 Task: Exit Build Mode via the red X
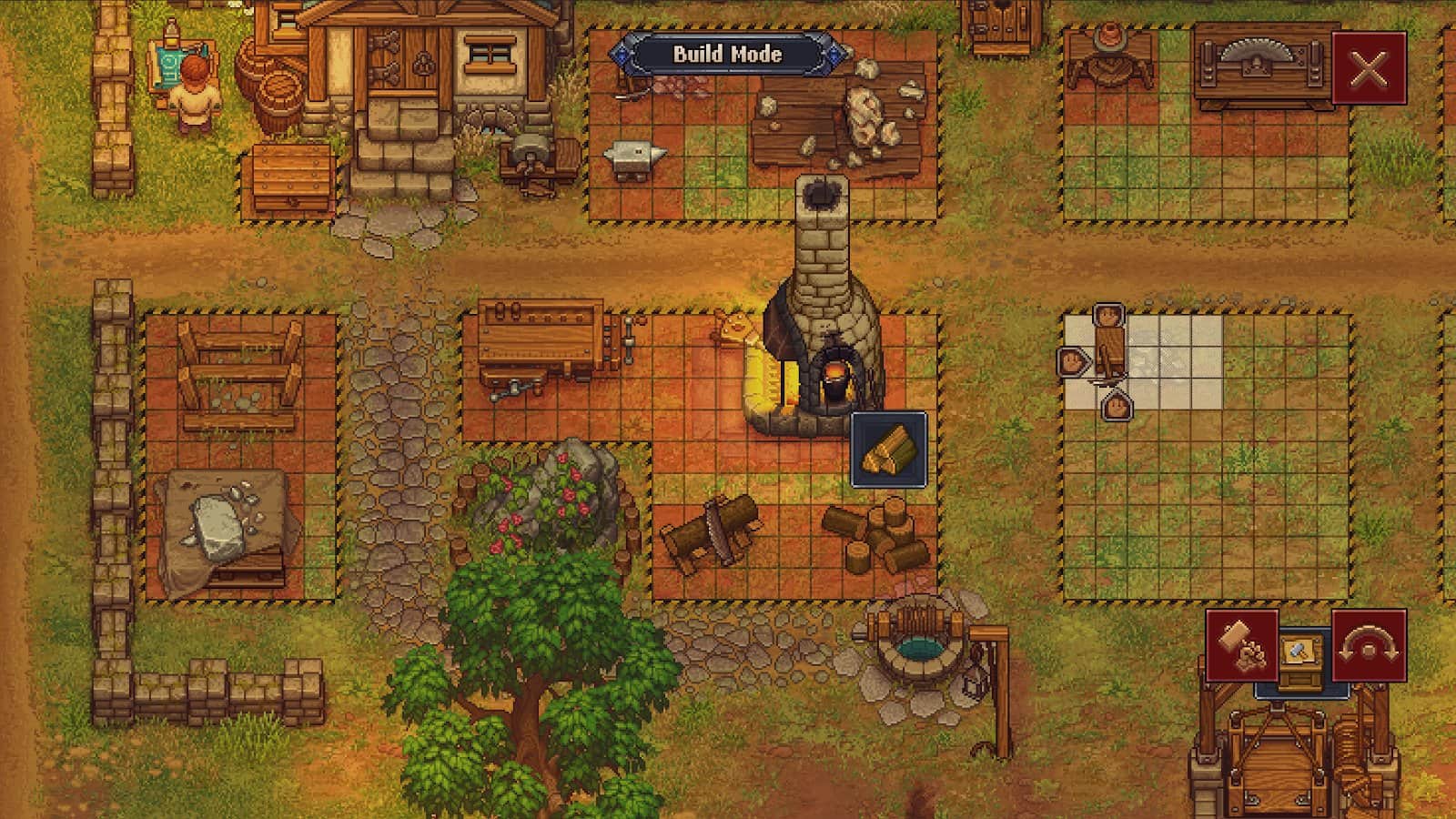[x=1370, y=66]
